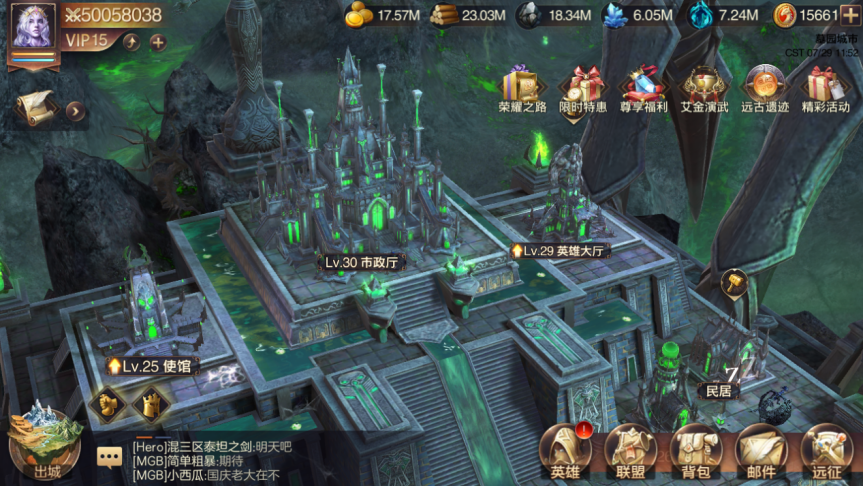The width and height of the screenshot is (863, 486).
Task: Open the player avatar profile
Action: 33,28
